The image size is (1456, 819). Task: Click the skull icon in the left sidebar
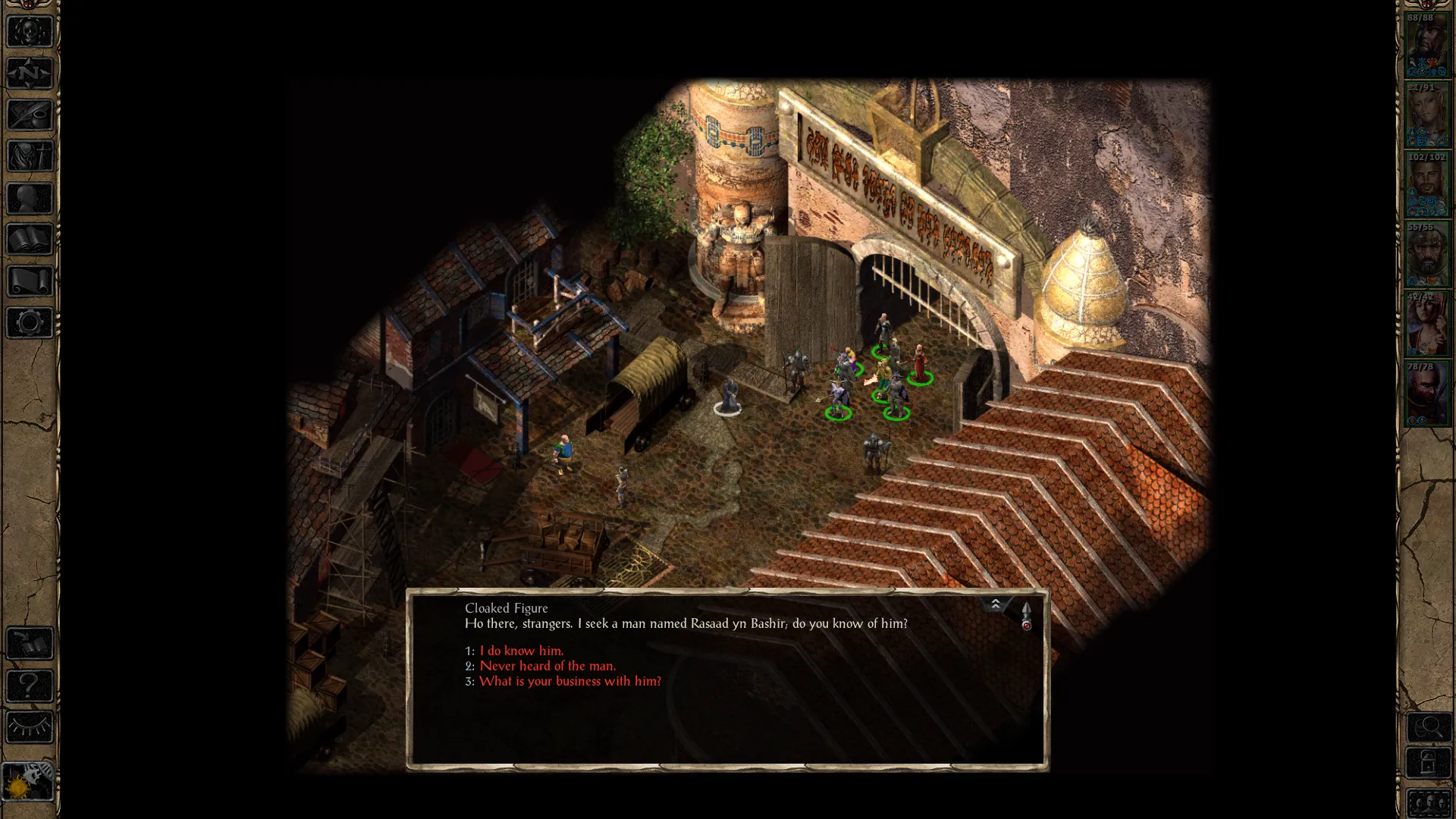tap(30, 32)
